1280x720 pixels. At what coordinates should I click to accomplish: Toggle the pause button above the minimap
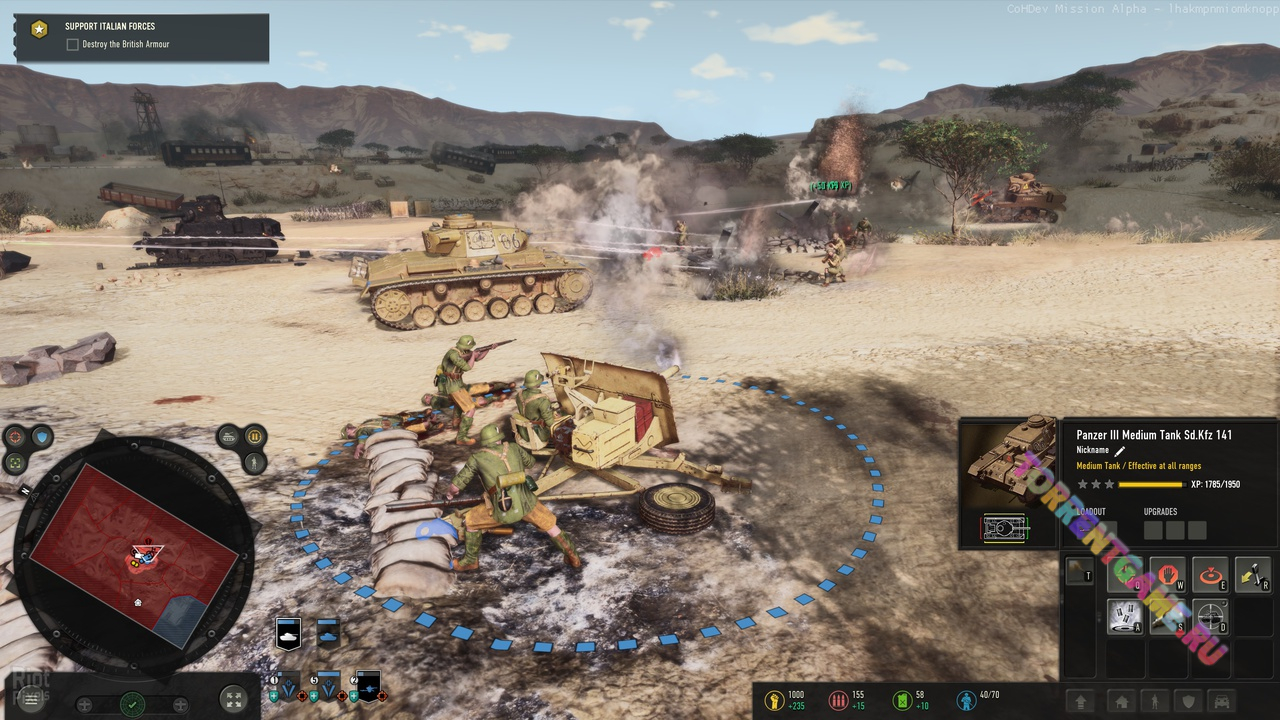tap(255, 436)
